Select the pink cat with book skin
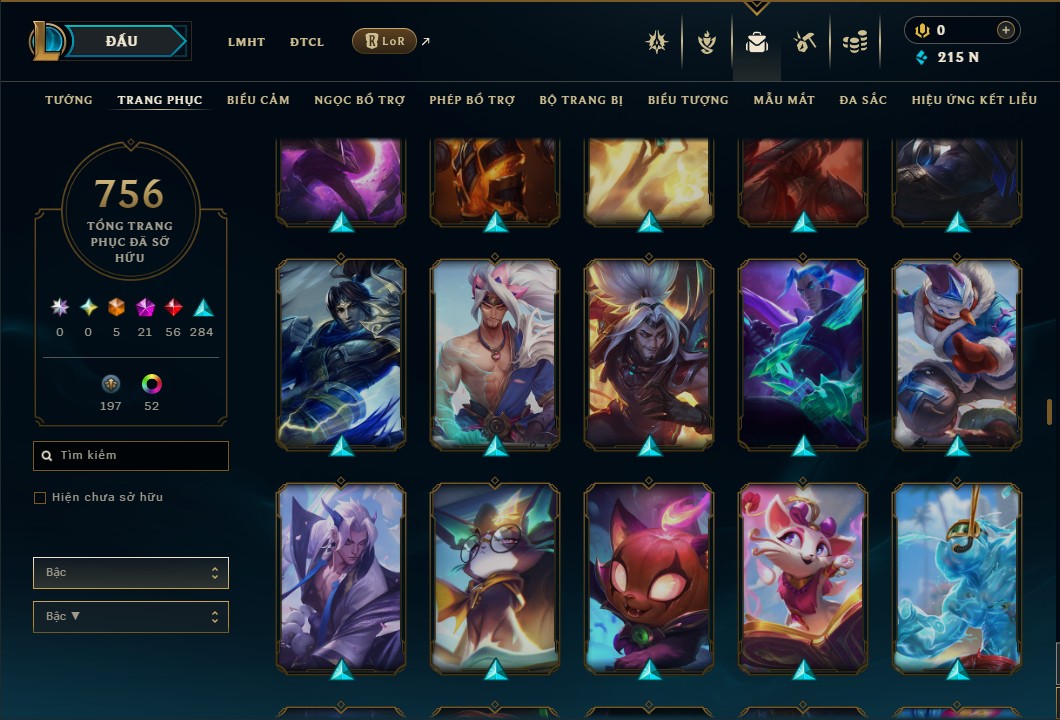 coord(804,575)
